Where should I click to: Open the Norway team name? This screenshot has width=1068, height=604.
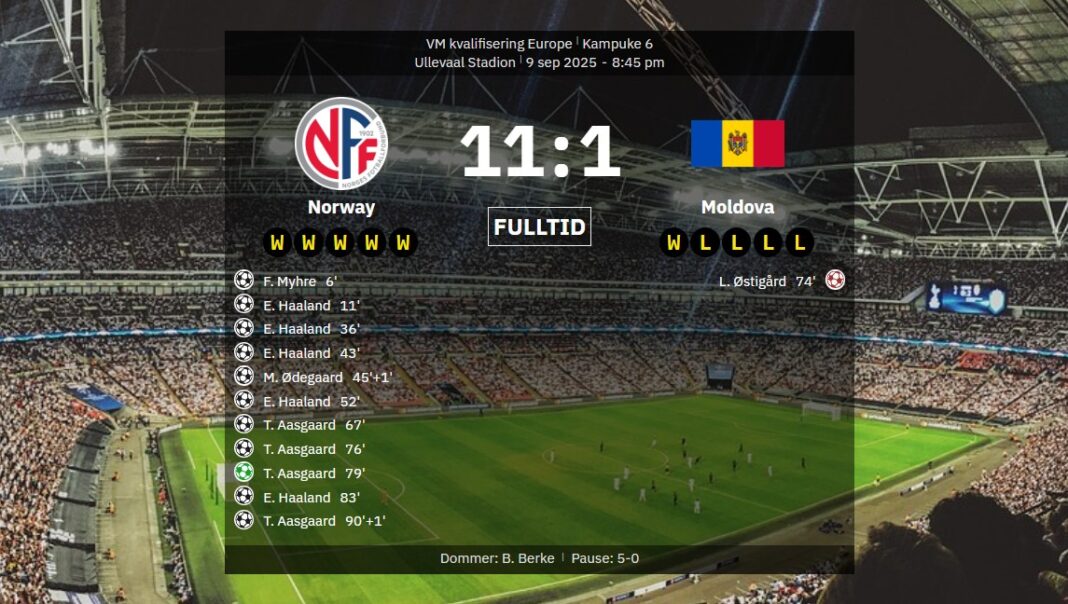pyautogui.click(x=341, y=207)
